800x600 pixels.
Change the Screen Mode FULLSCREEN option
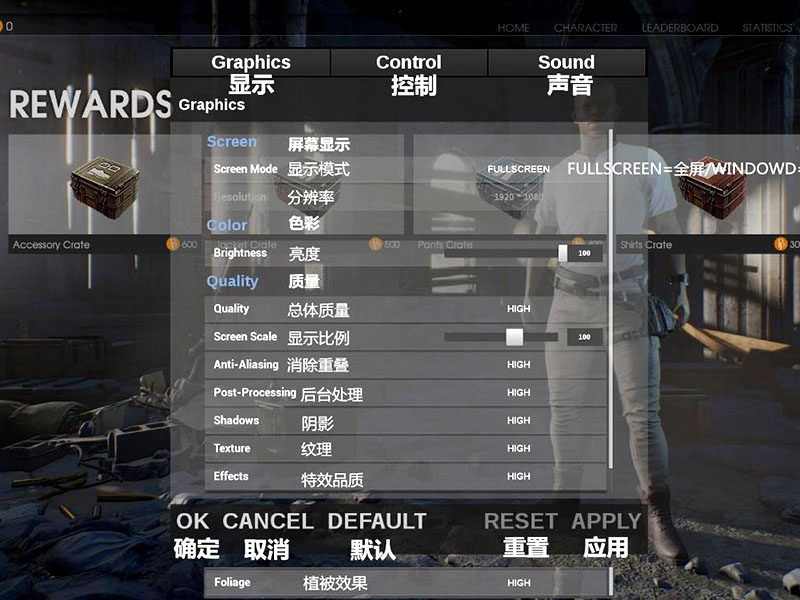[518, 170]
